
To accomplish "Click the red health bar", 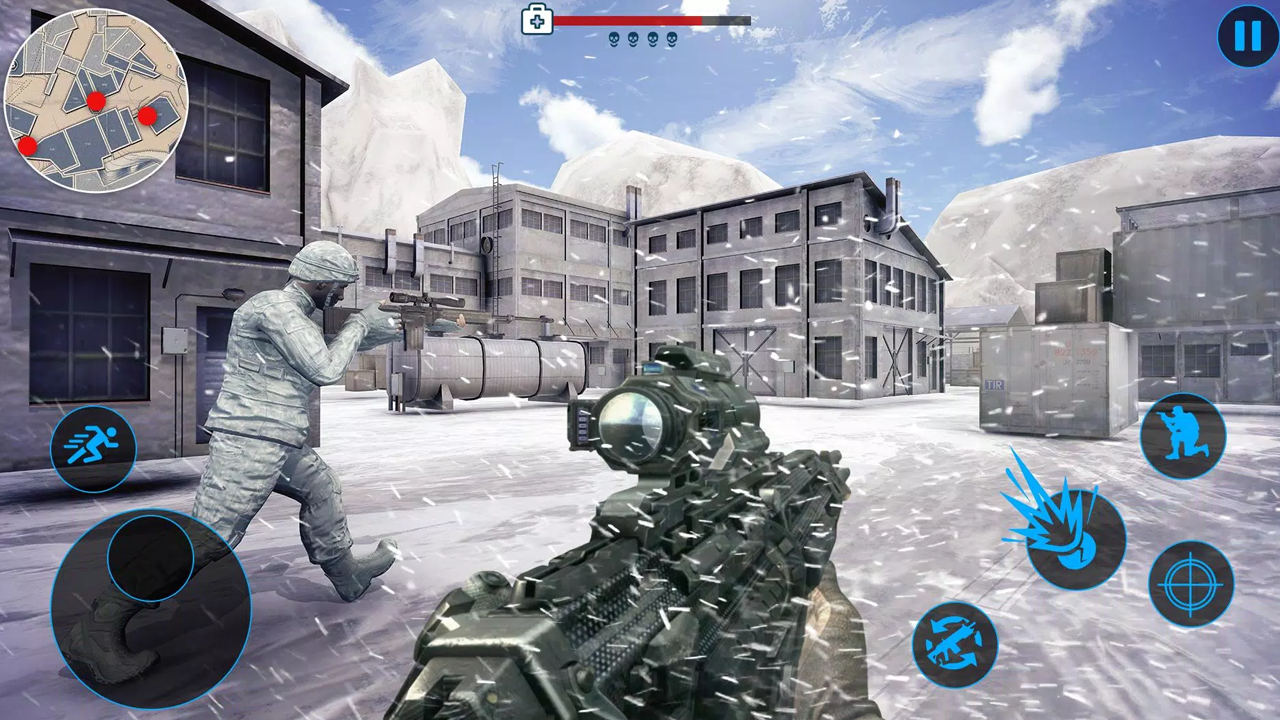I will point(630,20).
